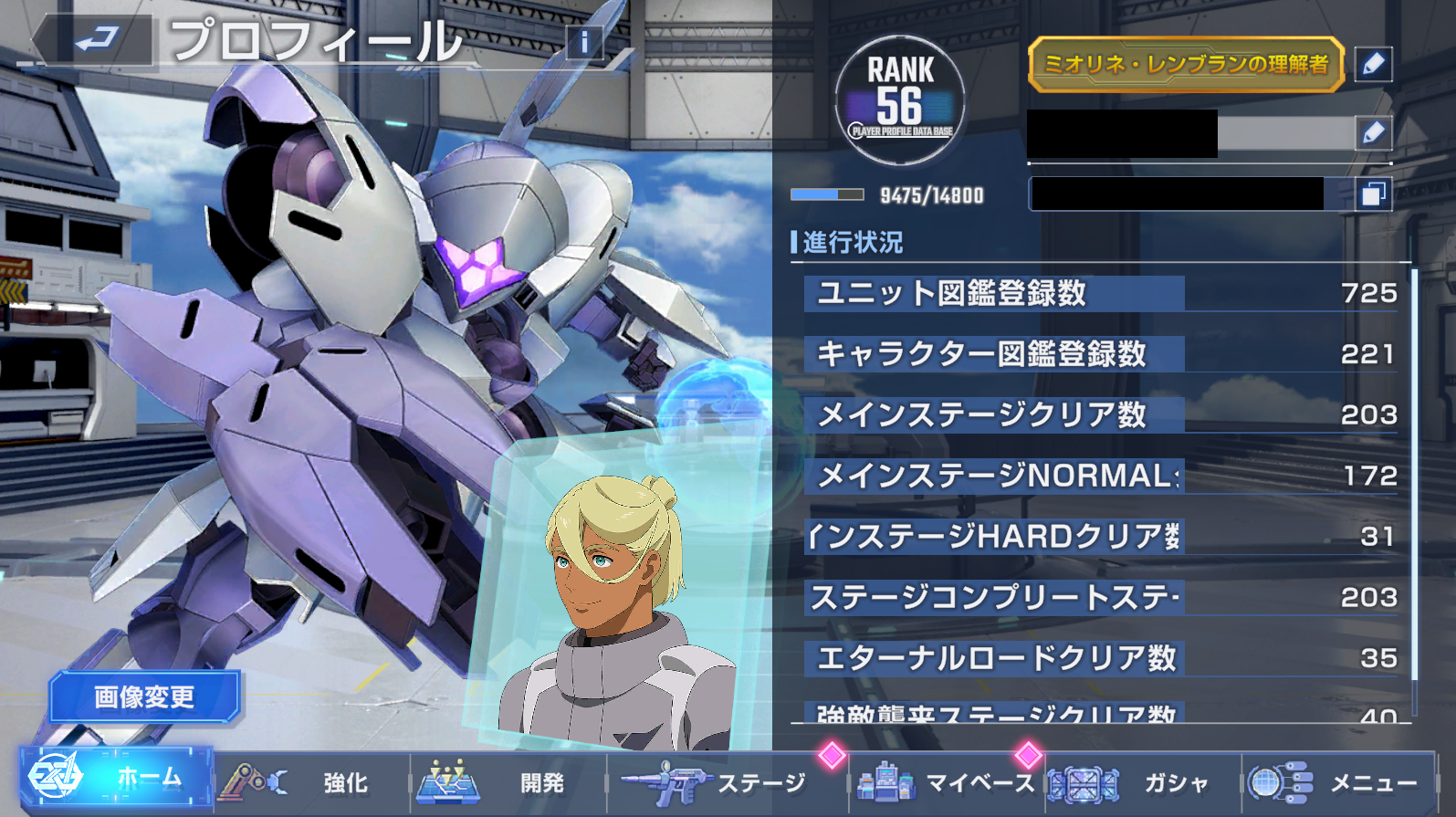
Task: Open the メニュー main menu
Action: point(1338,782)
